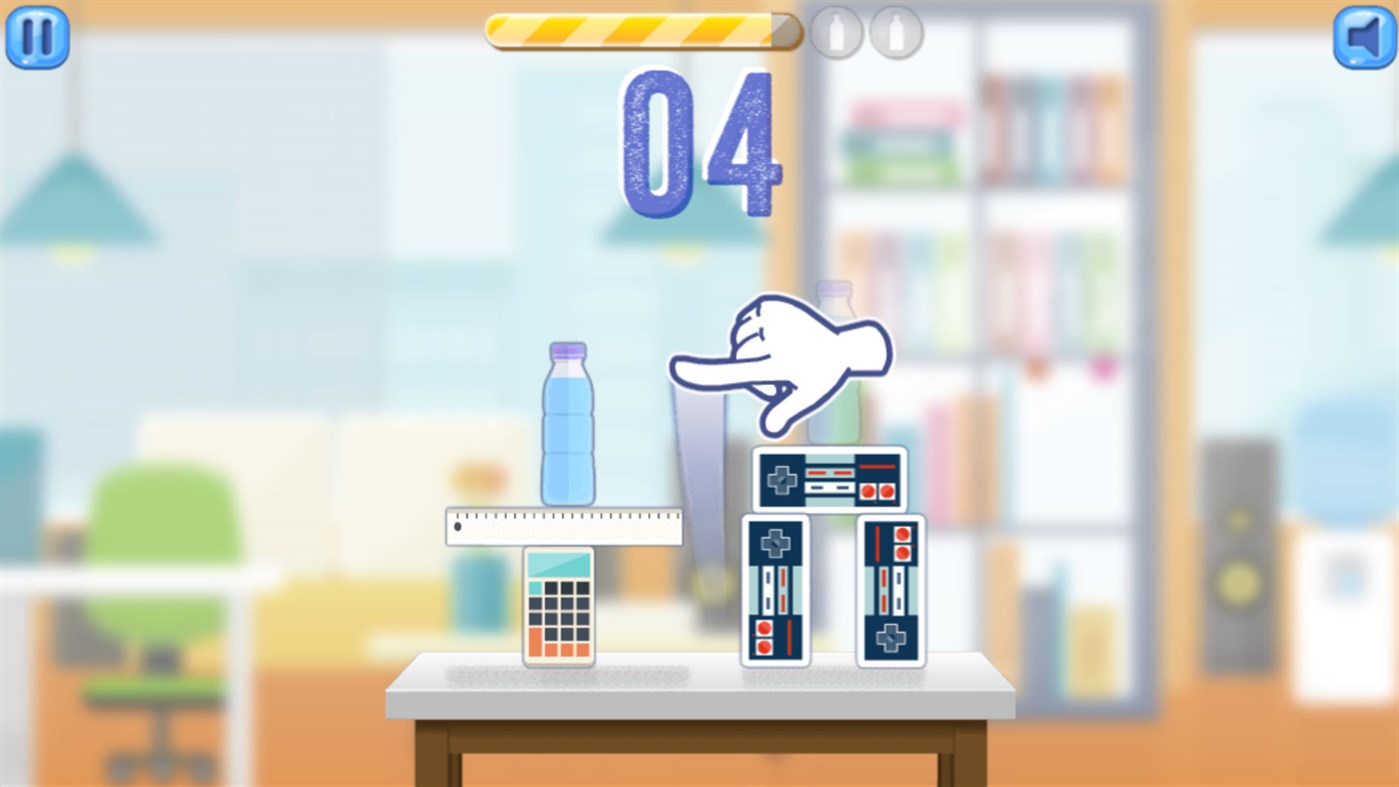This screenshot has height=787, width=1399.
Task: Select the calculator under the ruler
Action: (561, 605)
